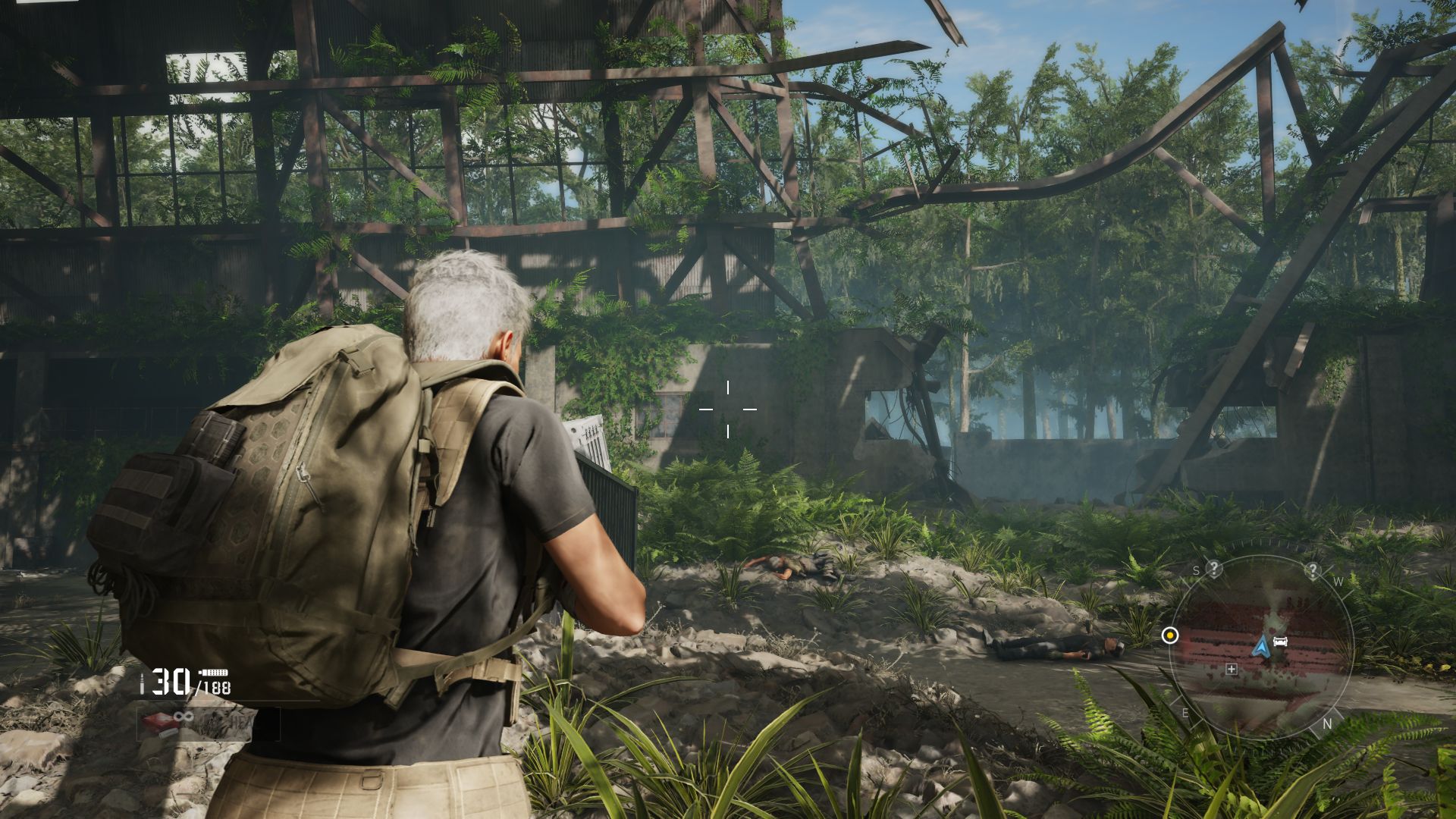Click the blue player arrow on the minimap
The image size is (1456, 819).
point(1261,646)
